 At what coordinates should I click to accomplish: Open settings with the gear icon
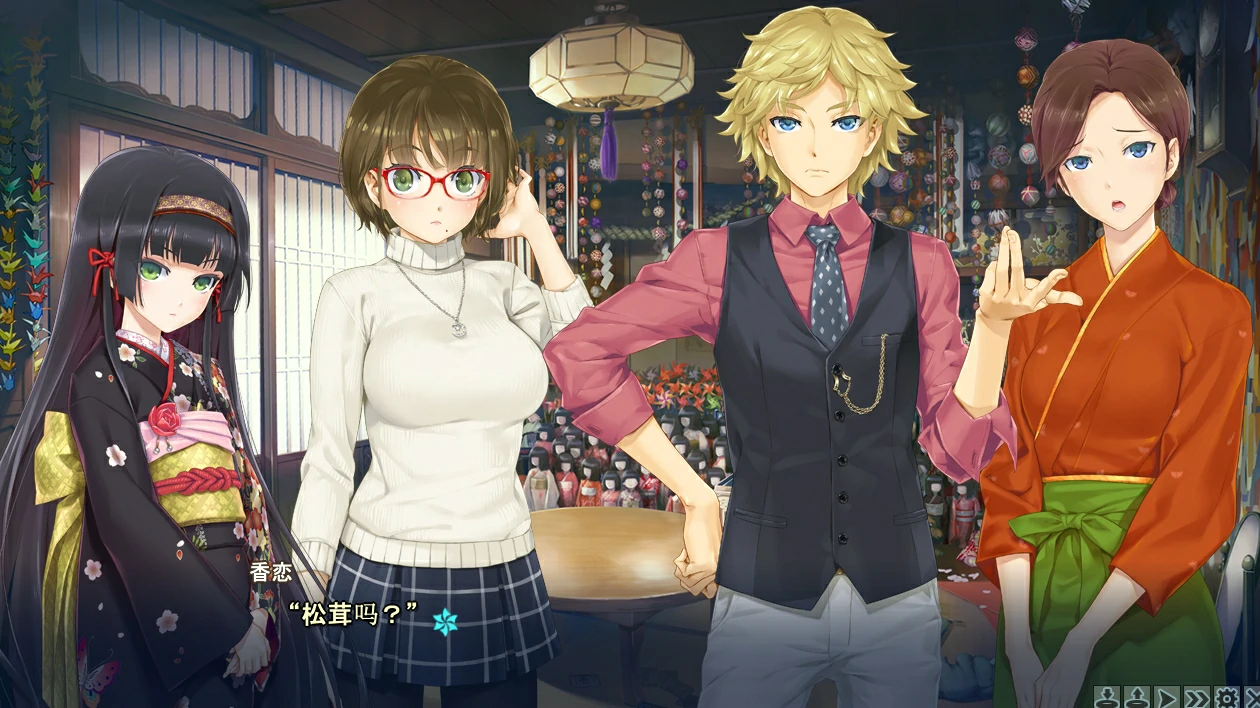tap(1226, 696)
